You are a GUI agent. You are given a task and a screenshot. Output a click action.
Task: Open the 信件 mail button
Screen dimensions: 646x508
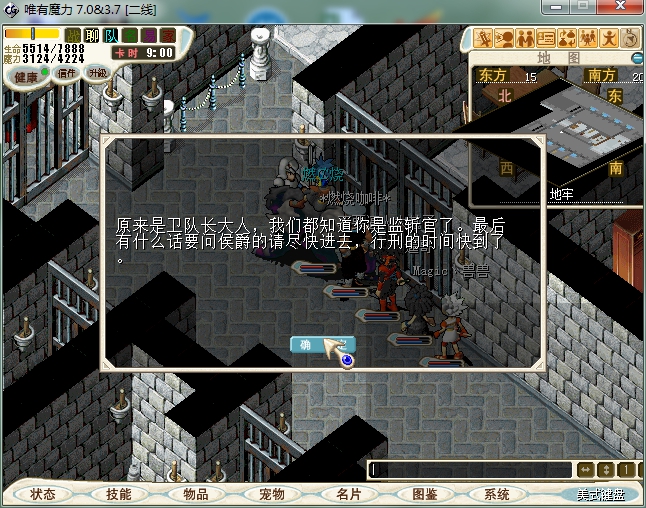[65, 73]
